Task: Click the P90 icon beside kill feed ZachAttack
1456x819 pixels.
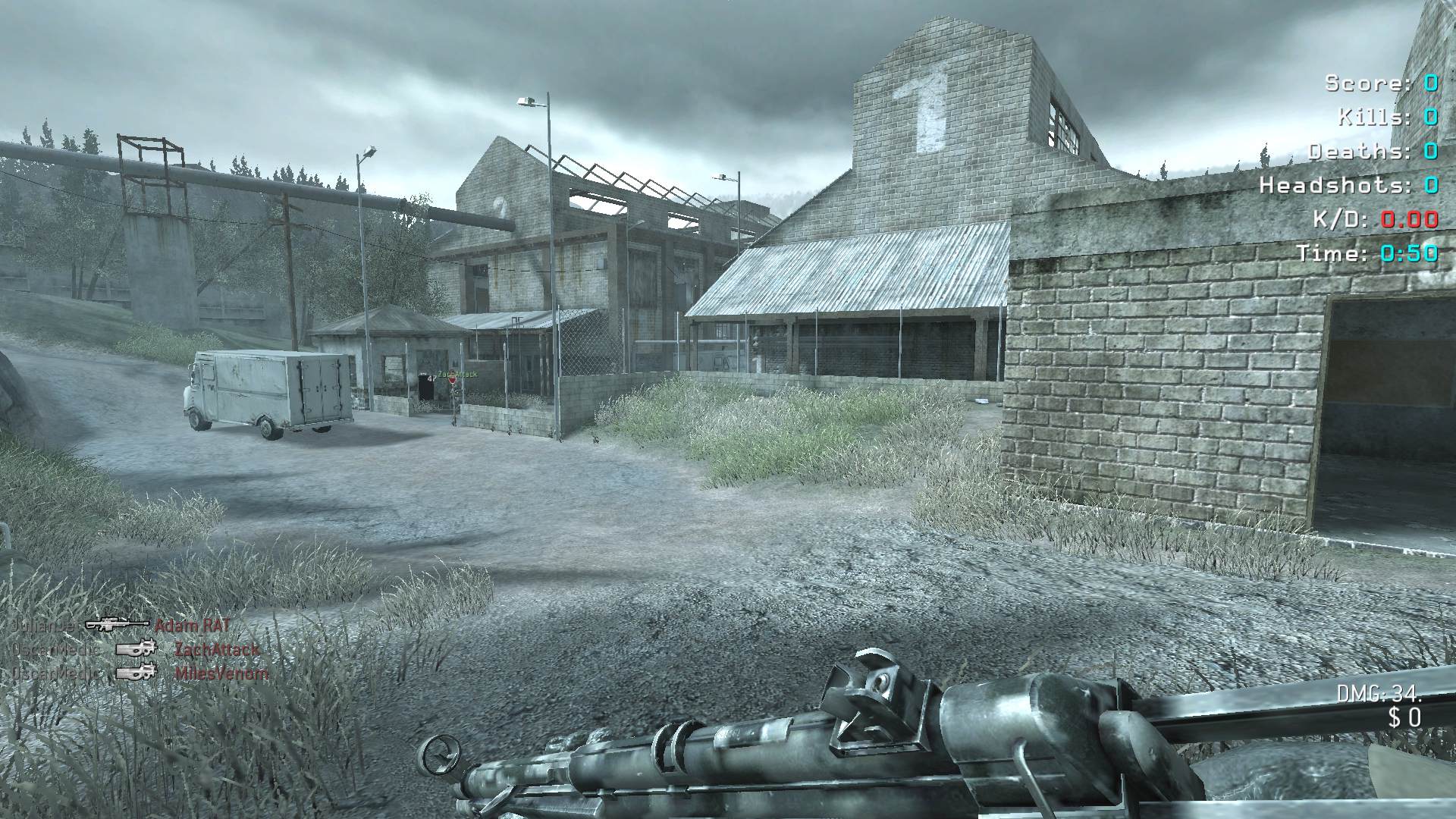Action: [136, 649]
